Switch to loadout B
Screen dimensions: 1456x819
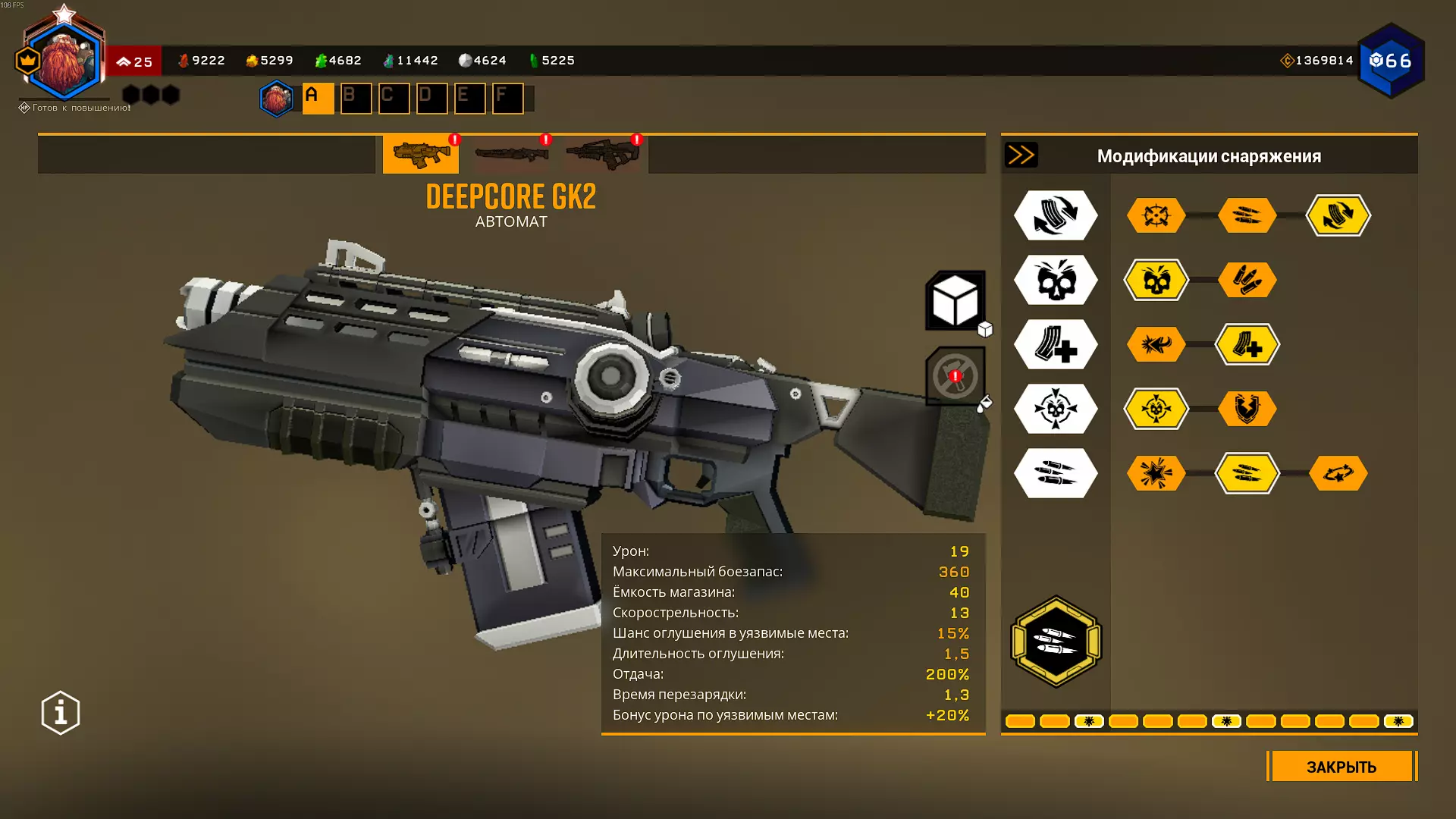pos(356,99)
